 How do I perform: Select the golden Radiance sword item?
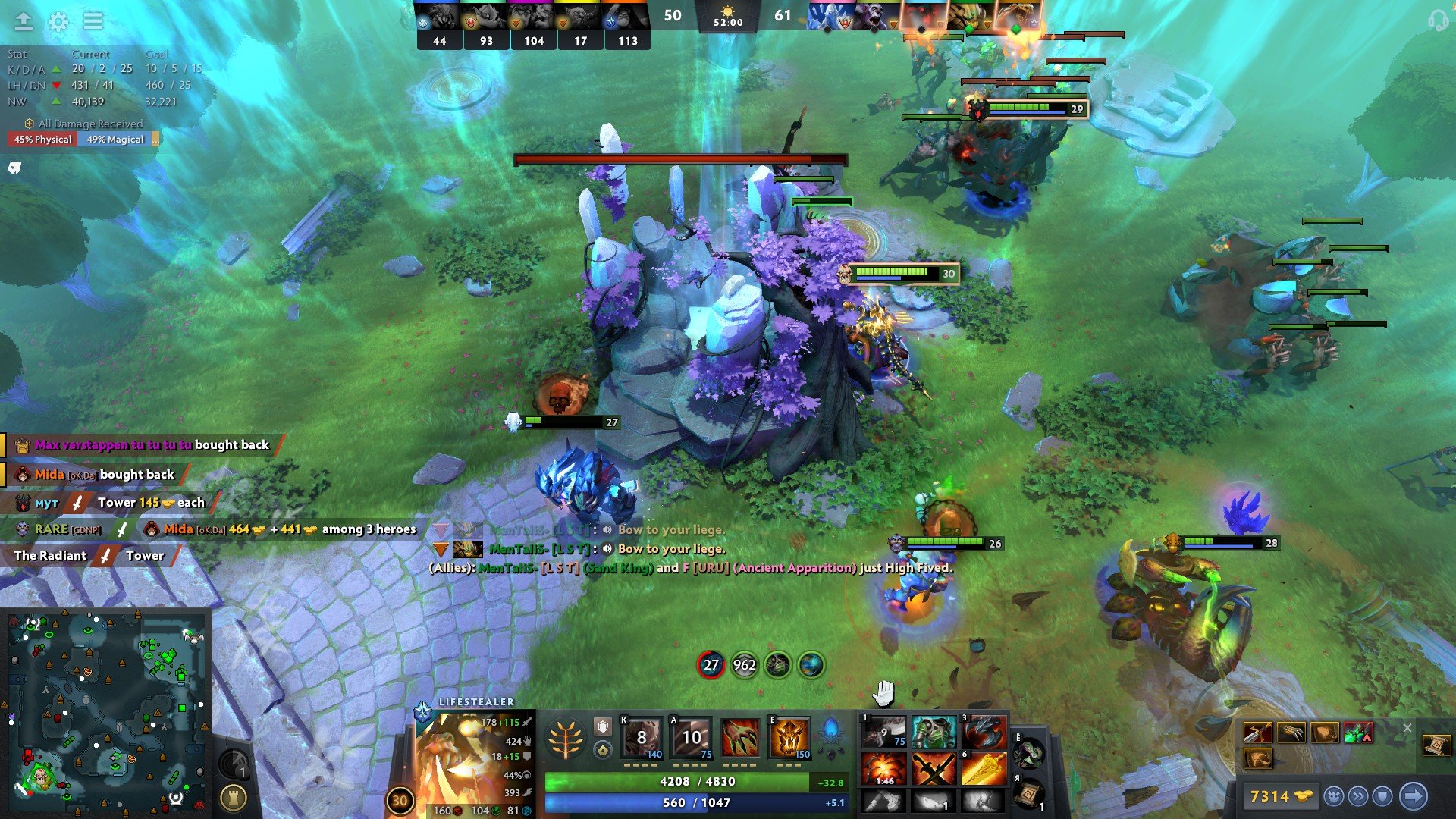click(984, 769)
